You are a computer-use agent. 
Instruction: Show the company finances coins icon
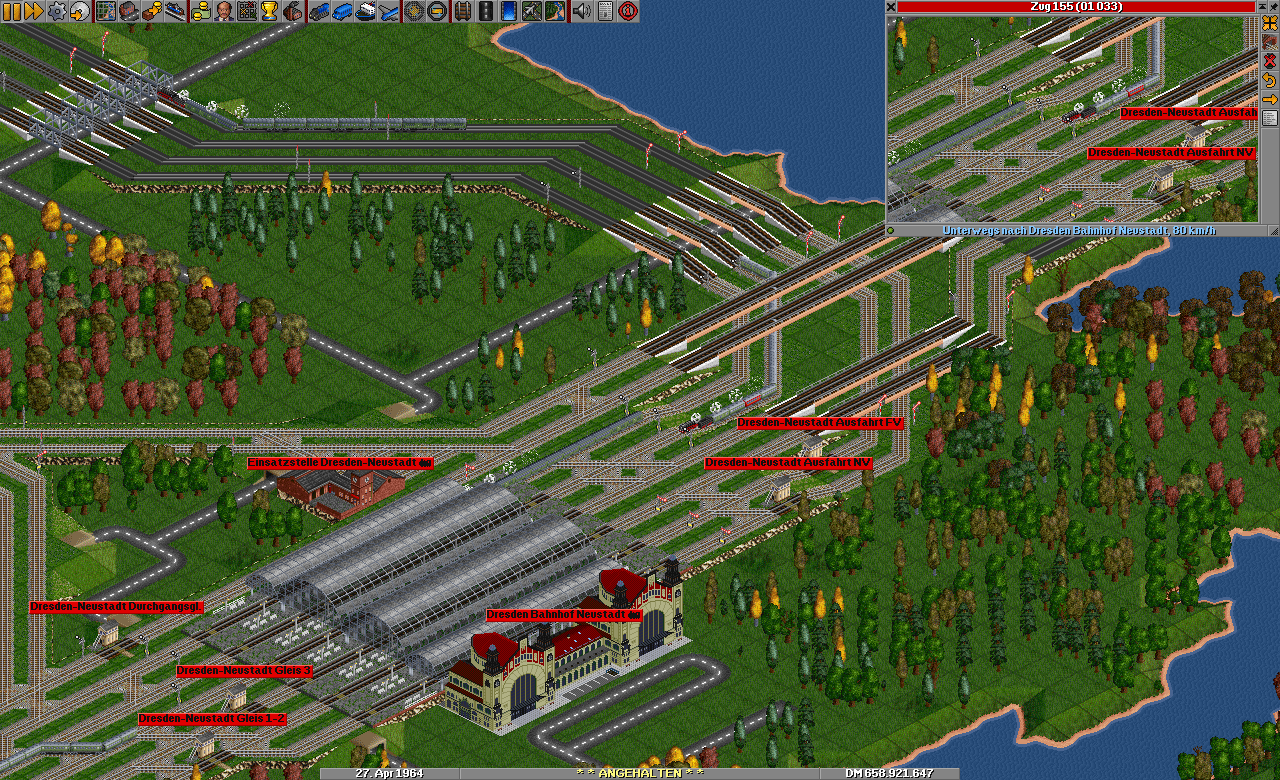click(x=199, y=11)
